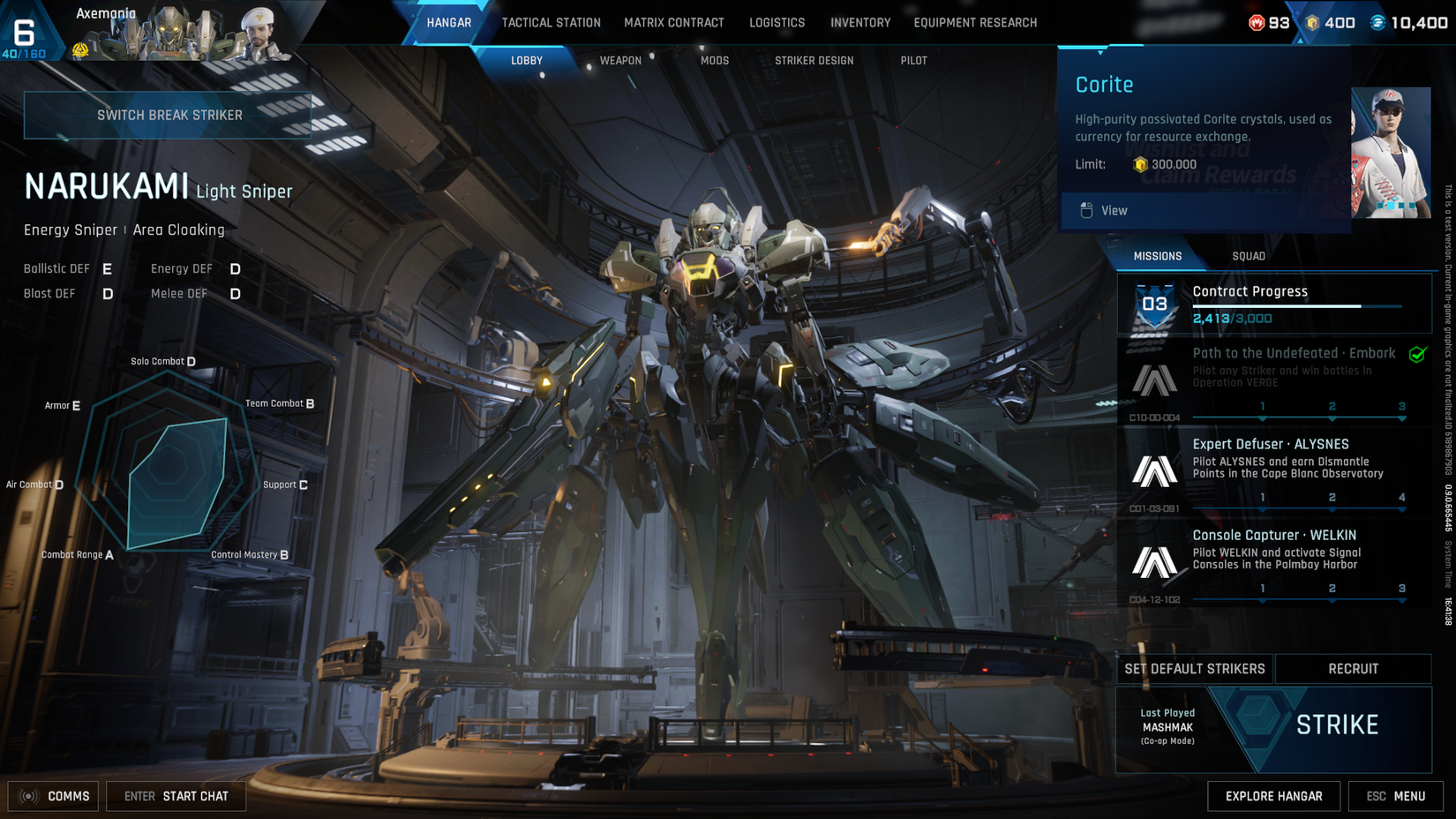Select the WEAPON tab

(619, 61)
